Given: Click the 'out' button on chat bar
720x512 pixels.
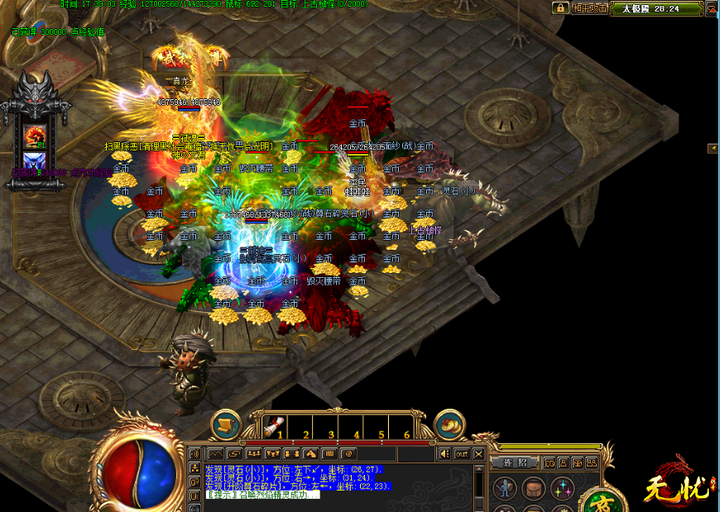Looking at the screenshot, I should (460, 455).
